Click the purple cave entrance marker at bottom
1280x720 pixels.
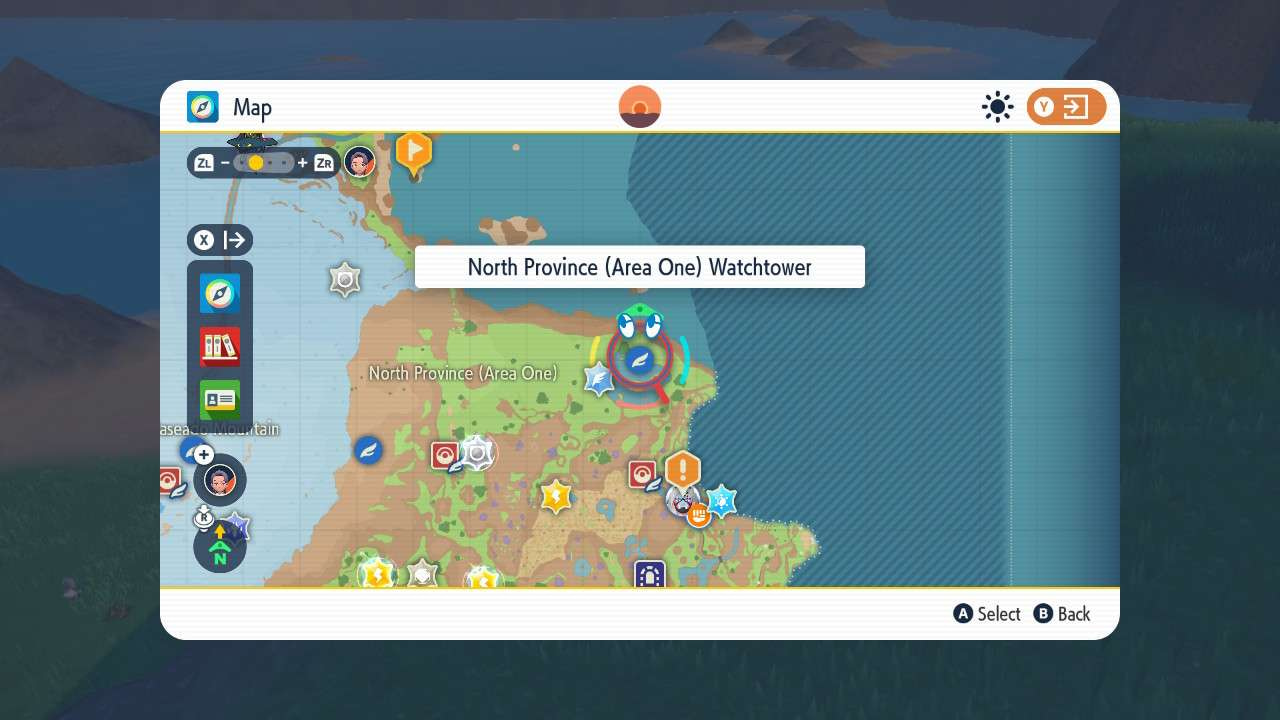point(648,576)
